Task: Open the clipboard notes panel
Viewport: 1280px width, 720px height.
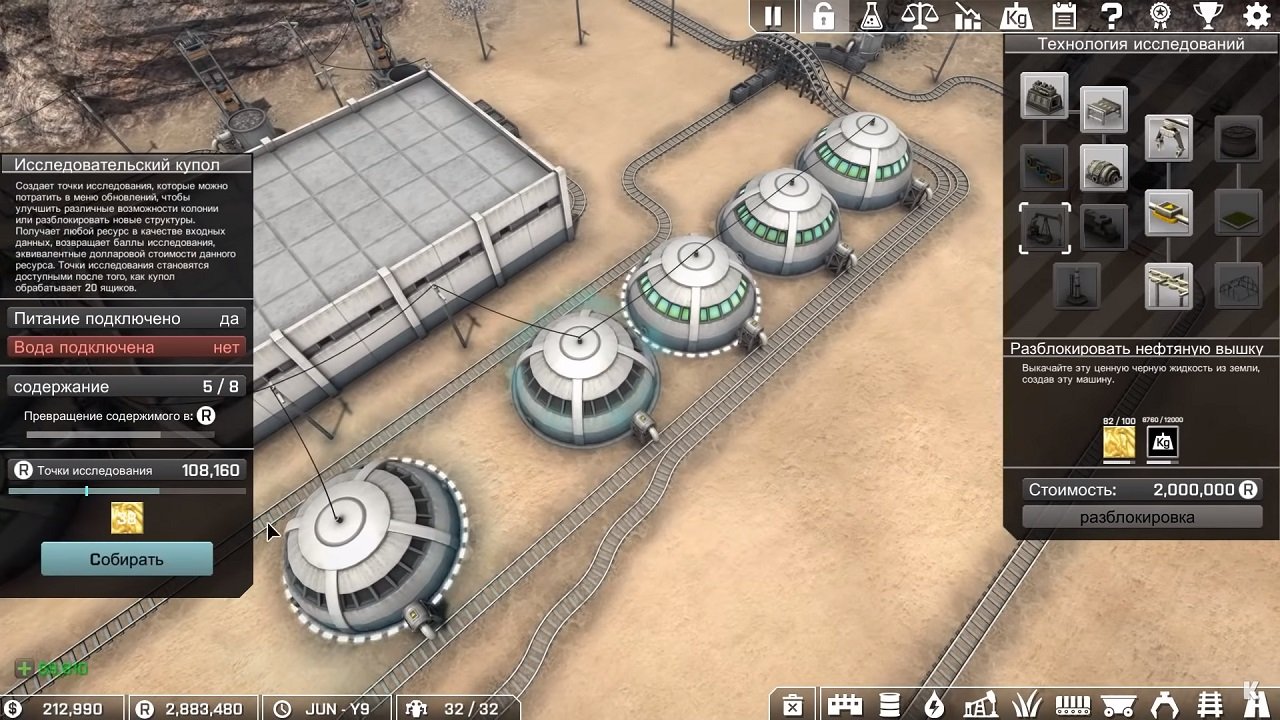Action: pos(1062,15)
